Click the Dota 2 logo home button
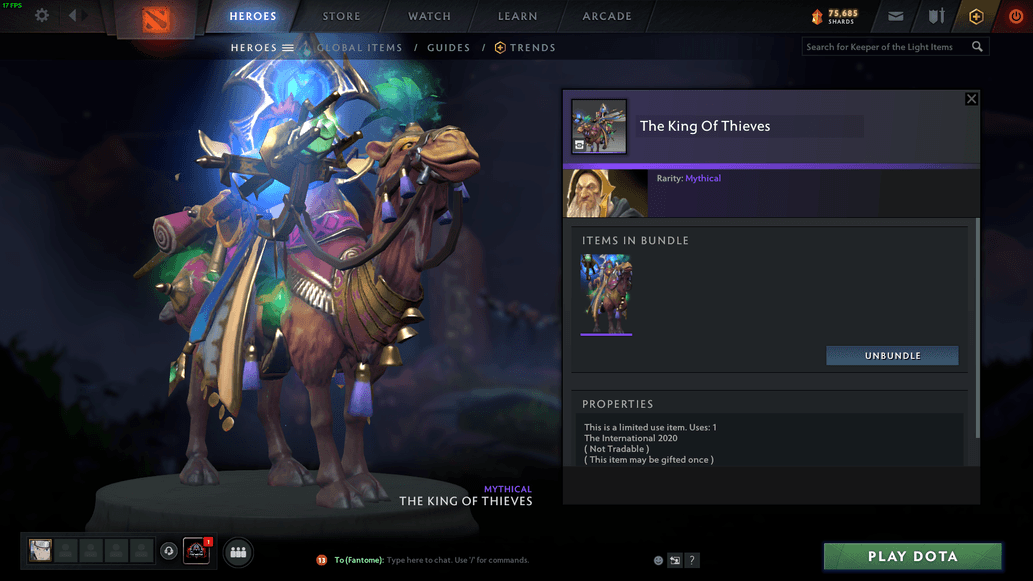 tap(156, 18)
